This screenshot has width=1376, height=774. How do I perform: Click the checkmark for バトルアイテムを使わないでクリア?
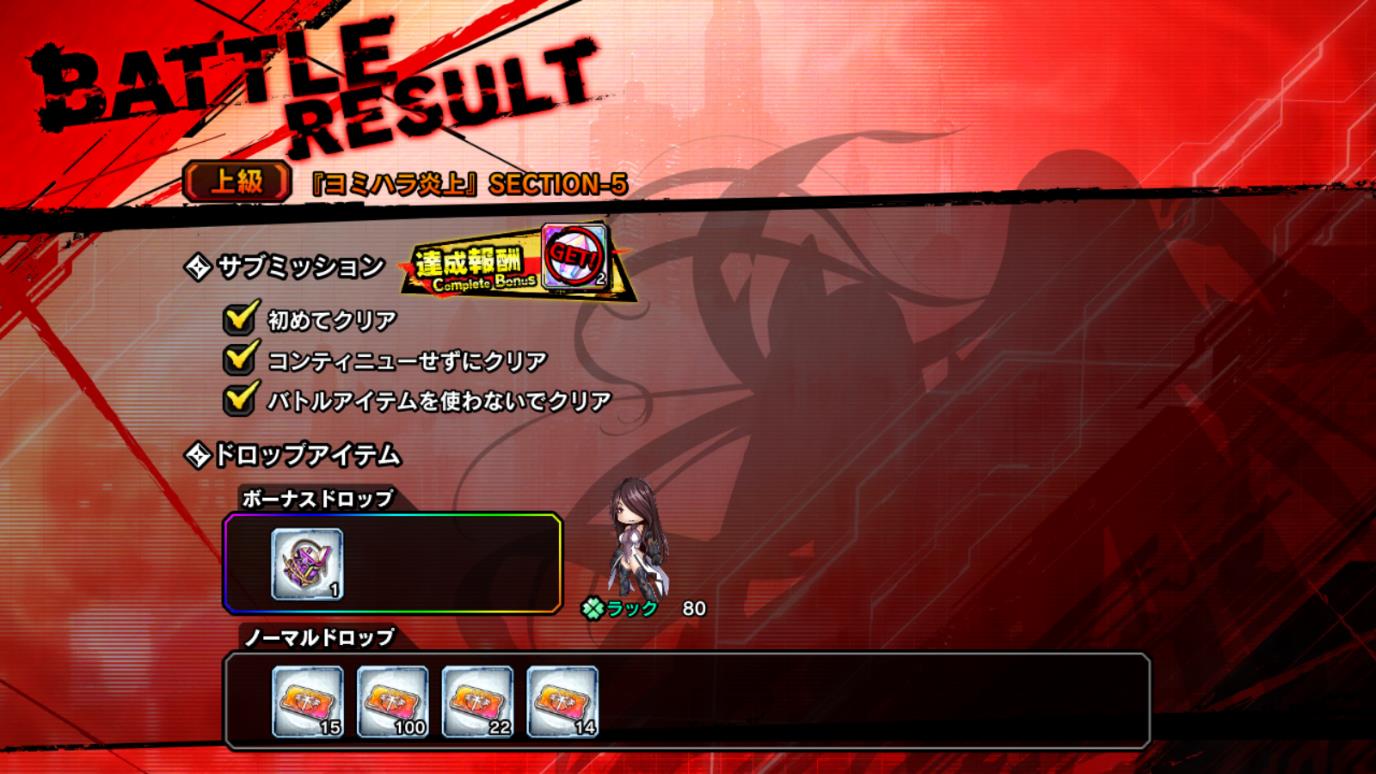tap(240, 398)
